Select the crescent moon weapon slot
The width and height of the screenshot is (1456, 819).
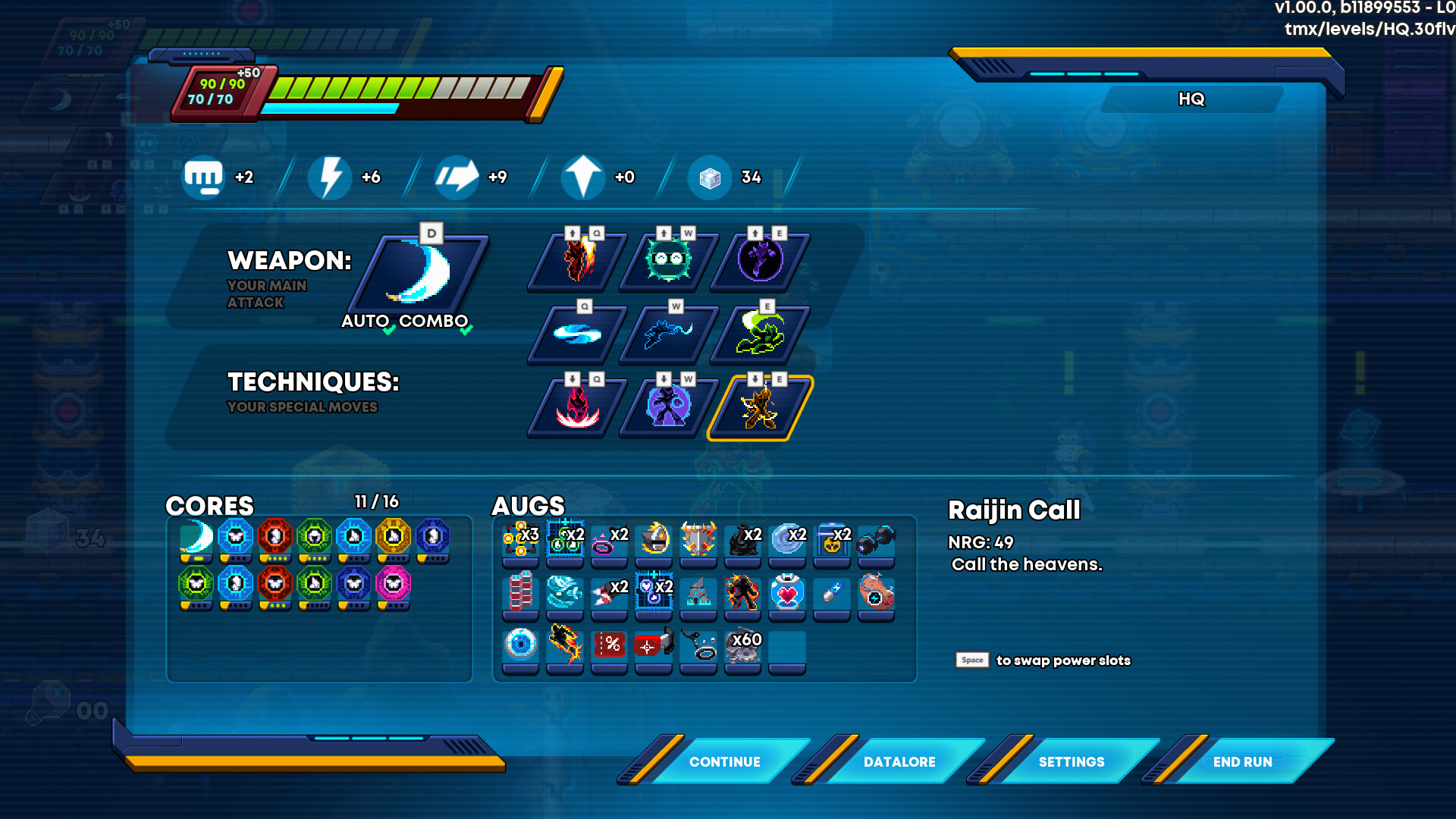425,273
